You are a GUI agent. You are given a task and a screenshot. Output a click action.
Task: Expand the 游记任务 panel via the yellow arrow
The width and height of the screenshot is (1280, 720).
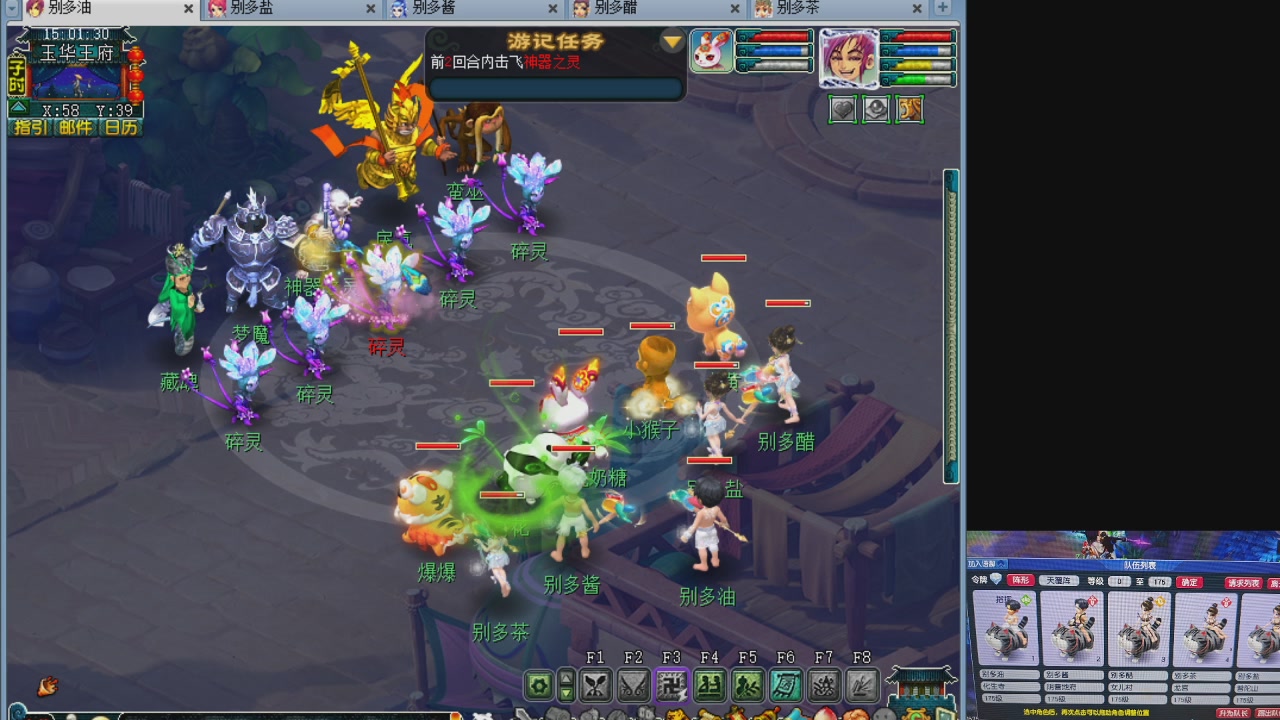(x=672, y=42)
